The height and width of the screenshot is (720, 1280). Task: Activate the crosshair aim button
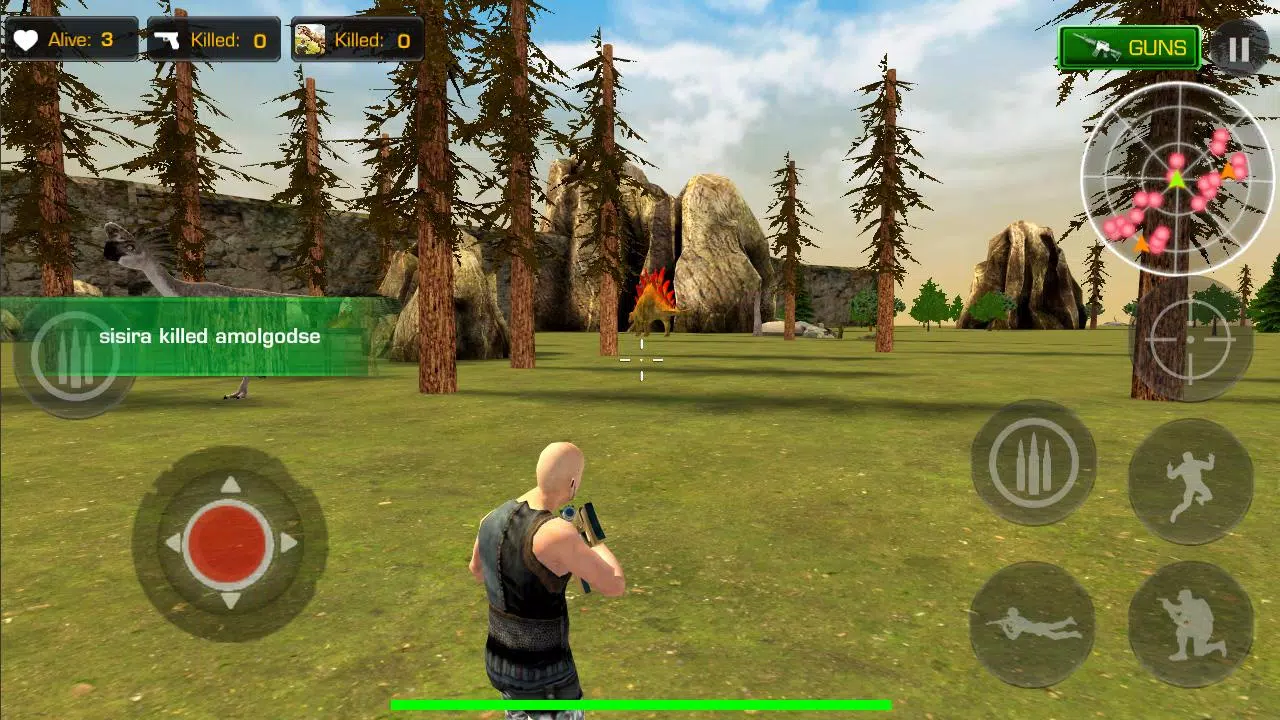pos(1190,339)
